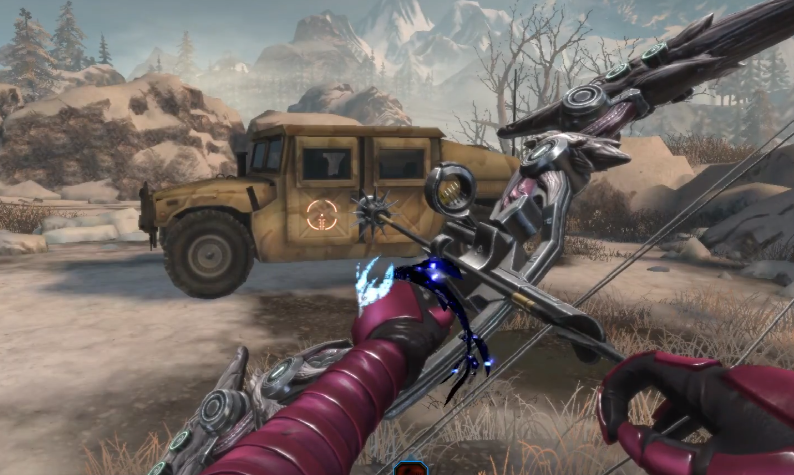
Task: Click the red octagonal ability icon
Action: [410, 468]
